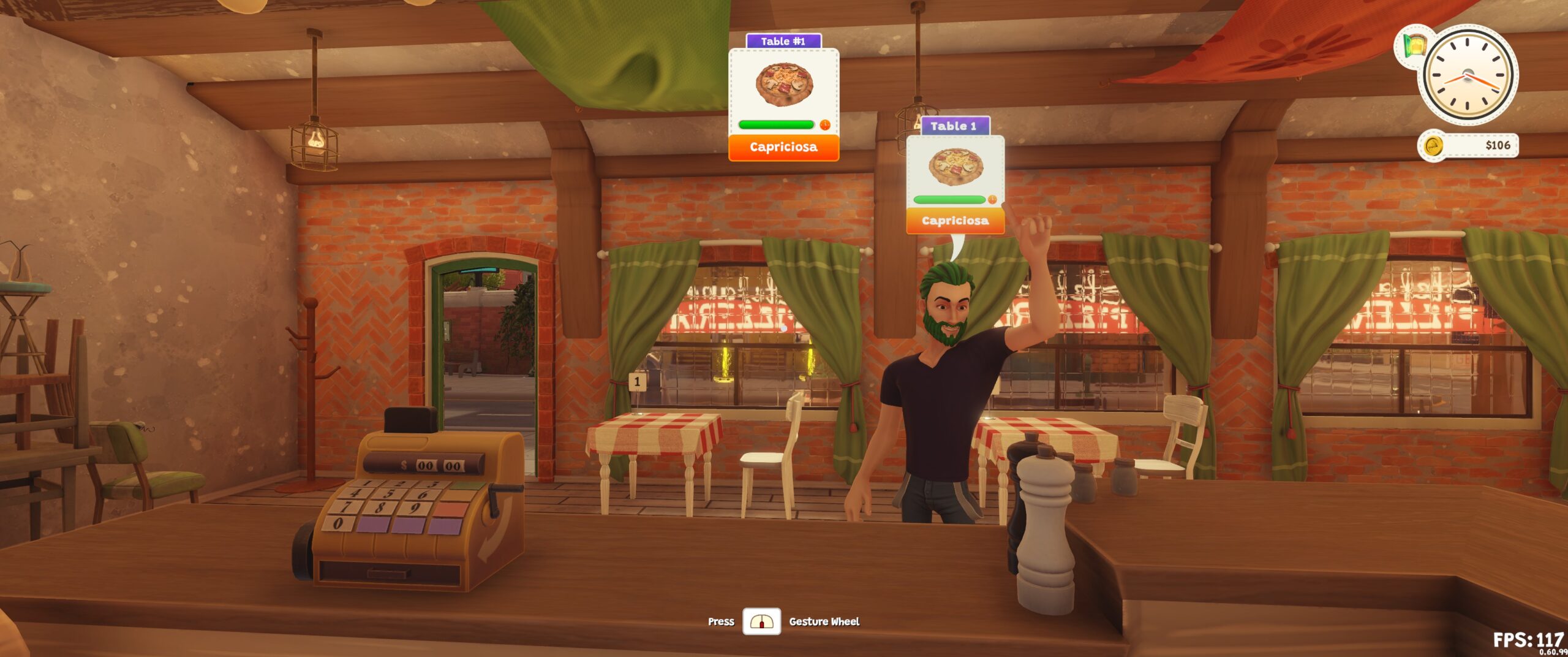
Task: Select the Table #1 Capriciosa order card
Action: click(x=783, y=98)
